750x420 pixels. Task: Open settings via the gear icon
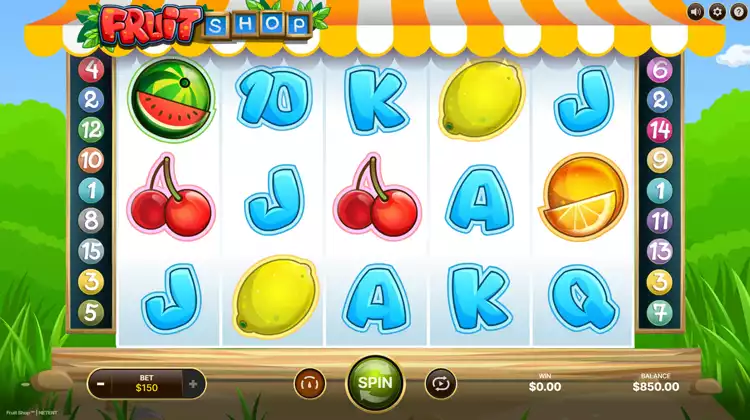(716, 12)
